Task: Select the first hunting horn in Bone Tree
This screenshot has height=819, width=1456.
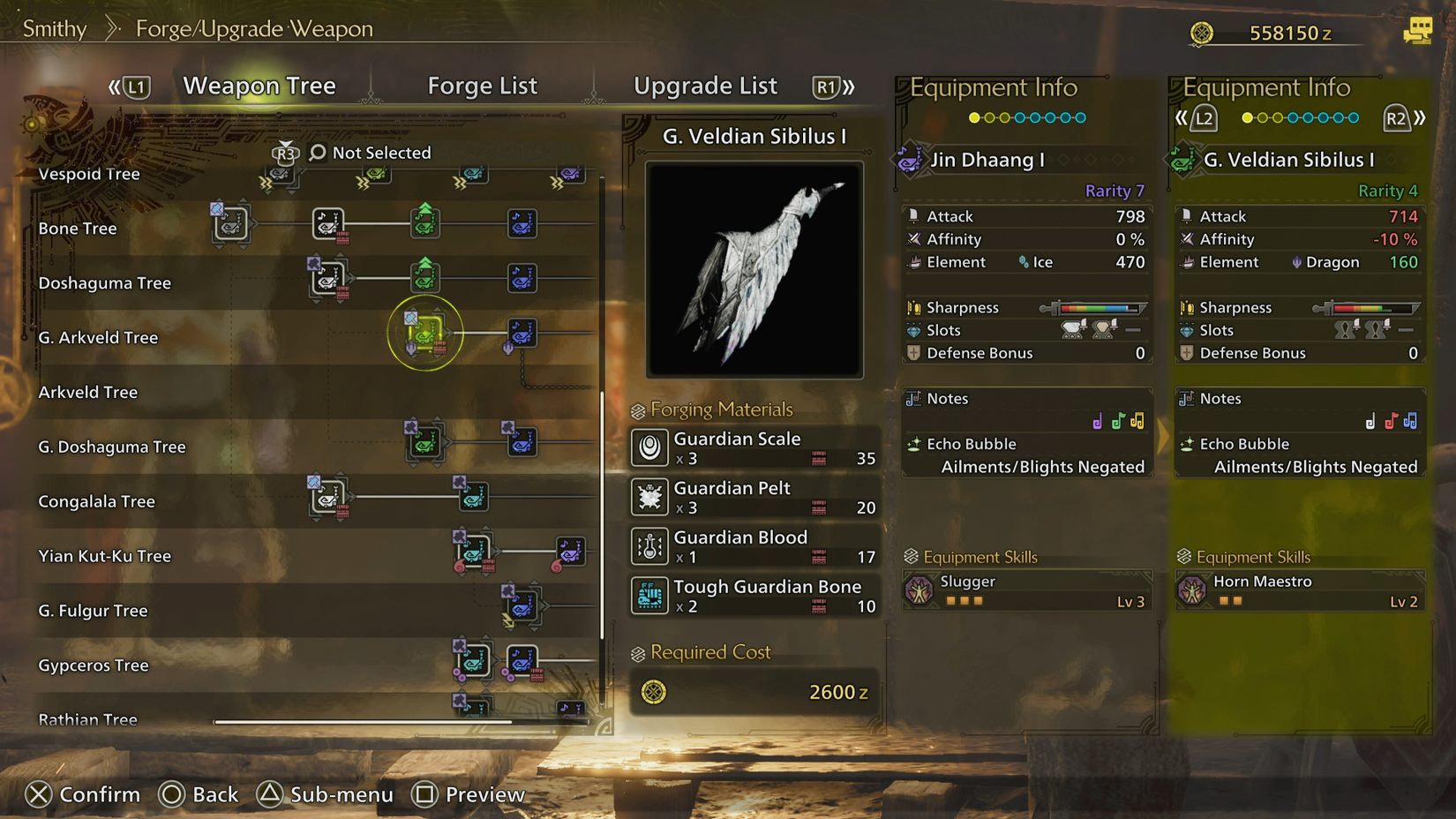Action: 230,224
